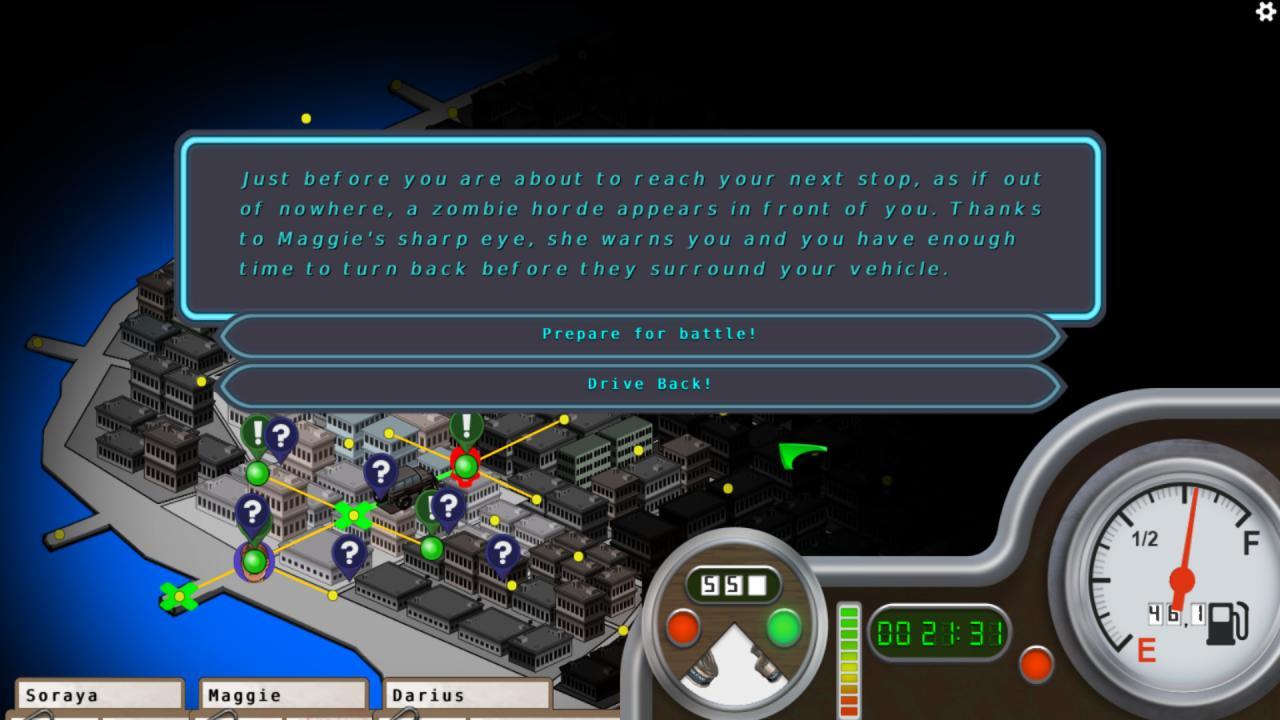Screen dimensions: 1280x720
Task: Select Soraya's character card
Action: 100,697
